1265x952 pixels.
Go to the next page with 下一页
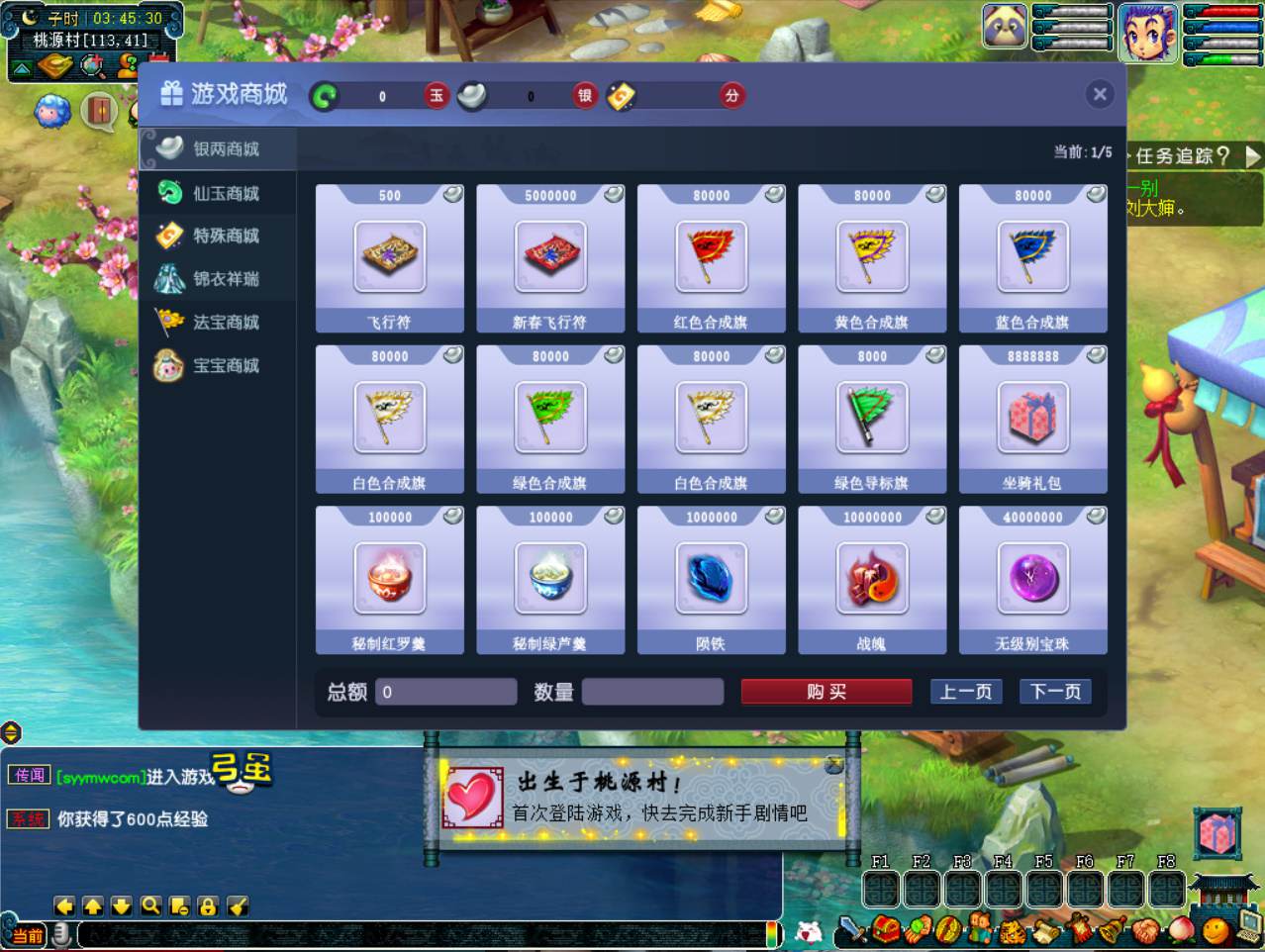pos(1055,692)
